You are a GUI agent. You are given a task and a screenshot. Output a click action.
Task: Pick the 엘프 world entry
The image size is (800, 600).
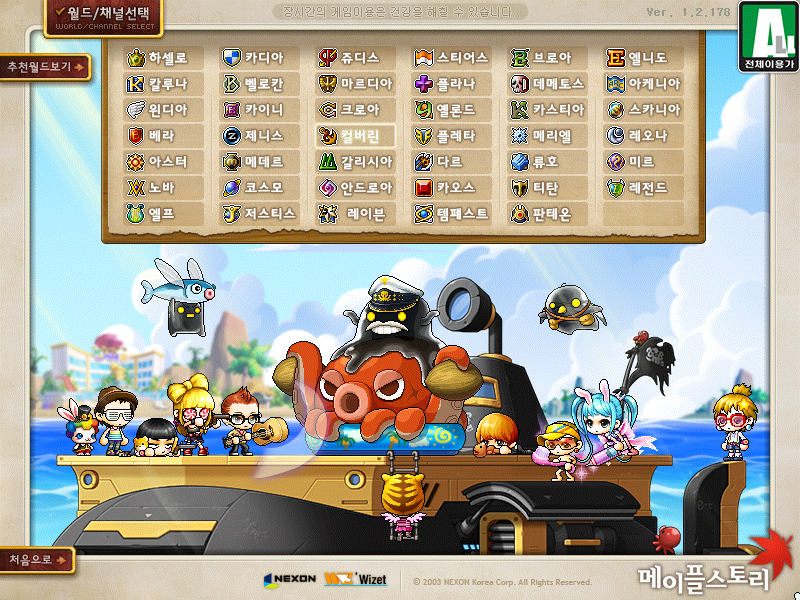[165, 214]
